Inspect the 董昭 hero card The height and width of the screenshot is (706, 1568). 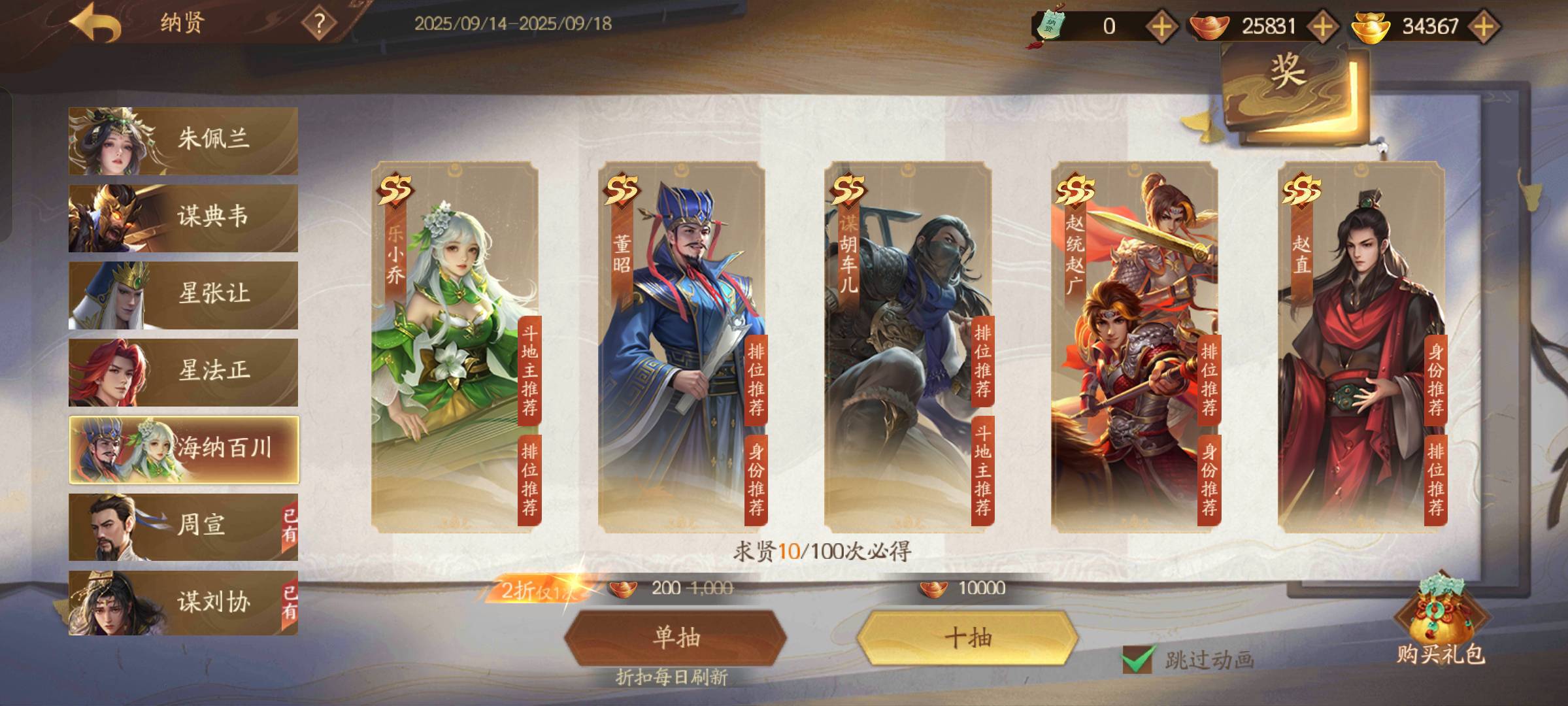pos(681,346)
